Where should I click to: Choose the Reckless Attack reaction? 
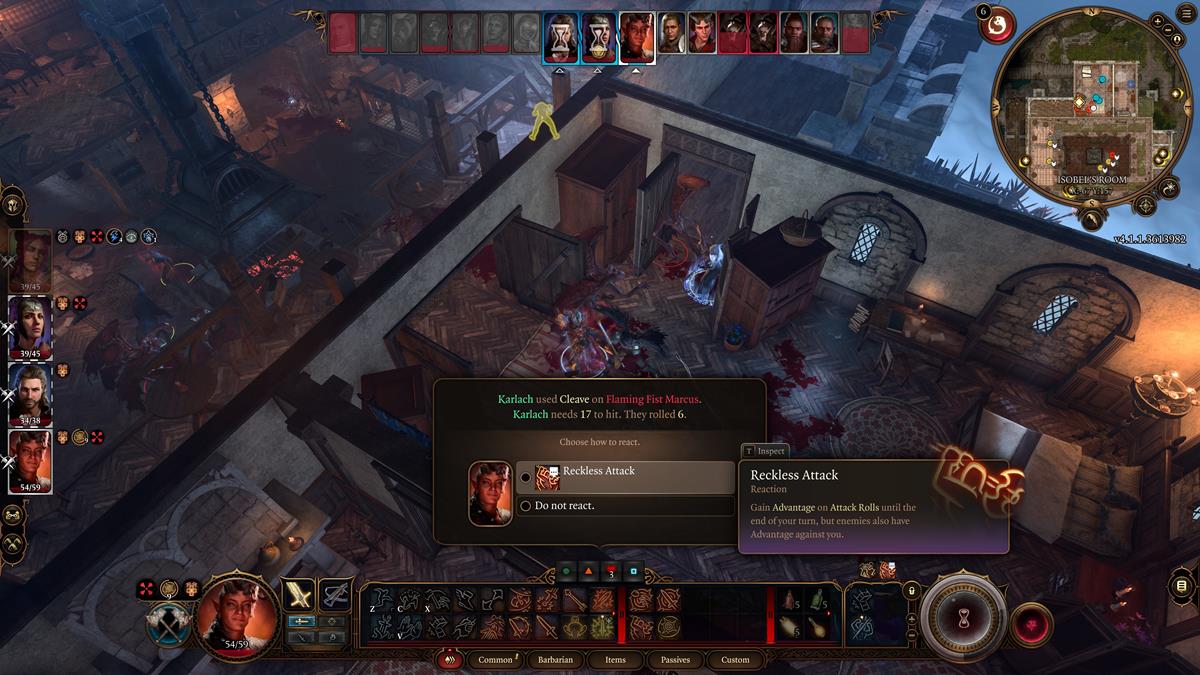pyautogui.click(x=625, y=477)
